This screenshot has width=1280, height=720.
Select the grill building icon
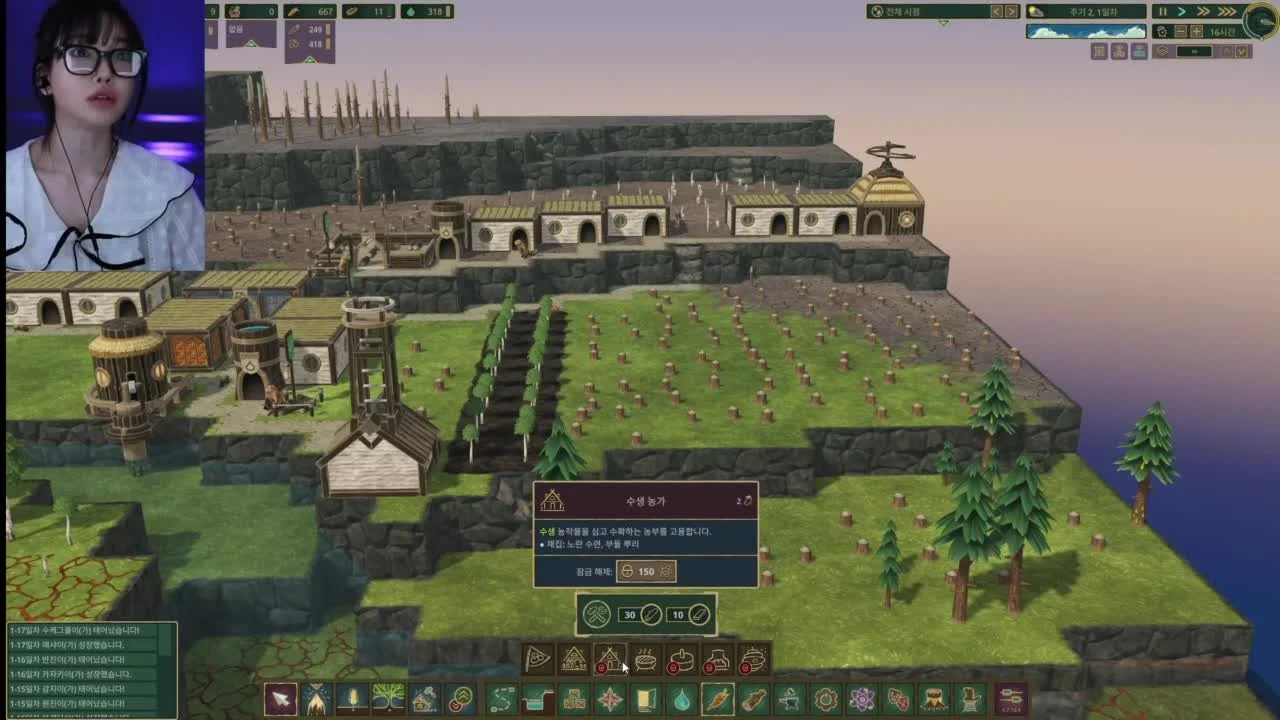point(646,660)
